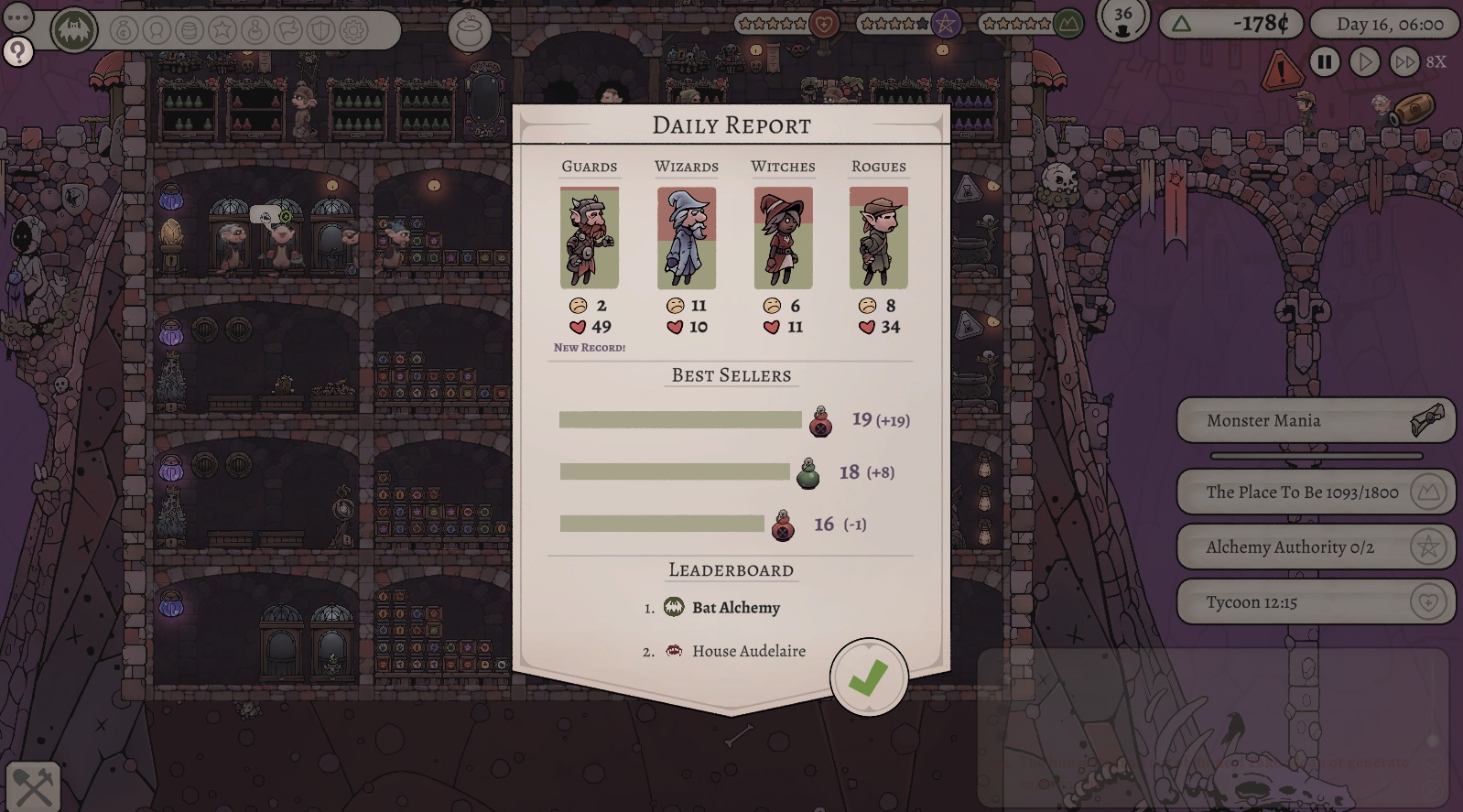Open the potion flask recipes panel
This screenshot has width=1463, height=812.
[255, 31]
